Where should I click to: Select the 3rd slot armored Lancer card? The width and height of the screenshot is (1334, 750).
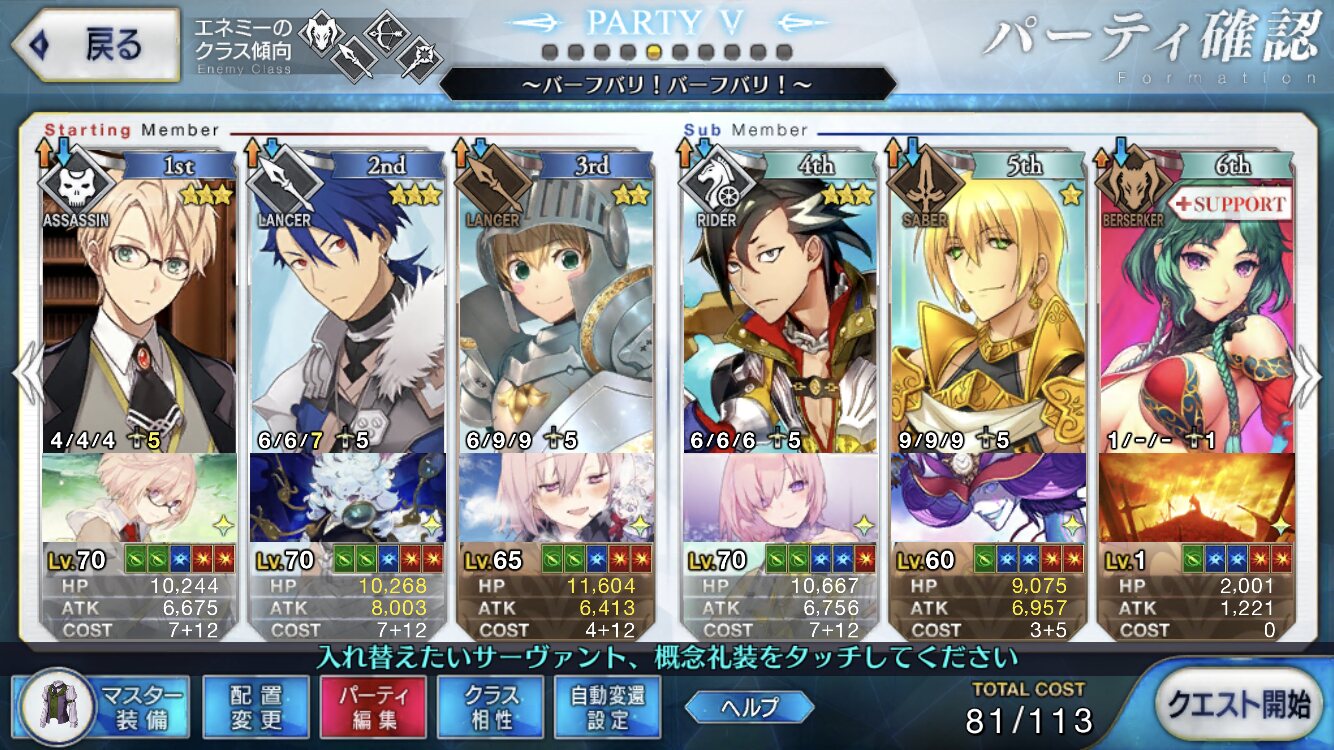555,310
